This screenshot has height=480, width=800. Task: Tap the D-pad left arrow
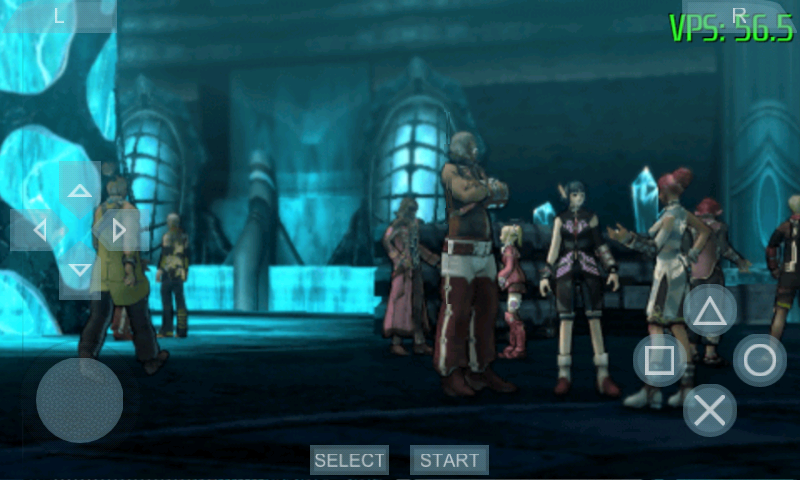tap(40, 230)
